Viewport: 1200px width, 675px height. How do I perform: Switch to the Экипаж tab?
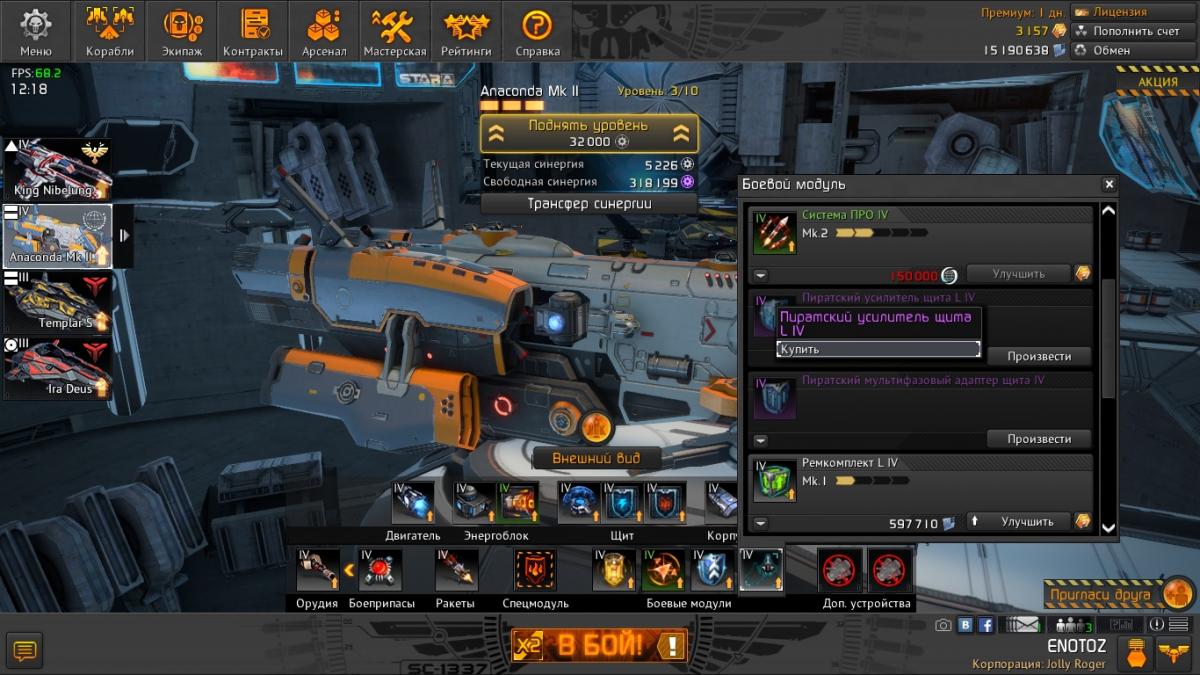(181, 32)
